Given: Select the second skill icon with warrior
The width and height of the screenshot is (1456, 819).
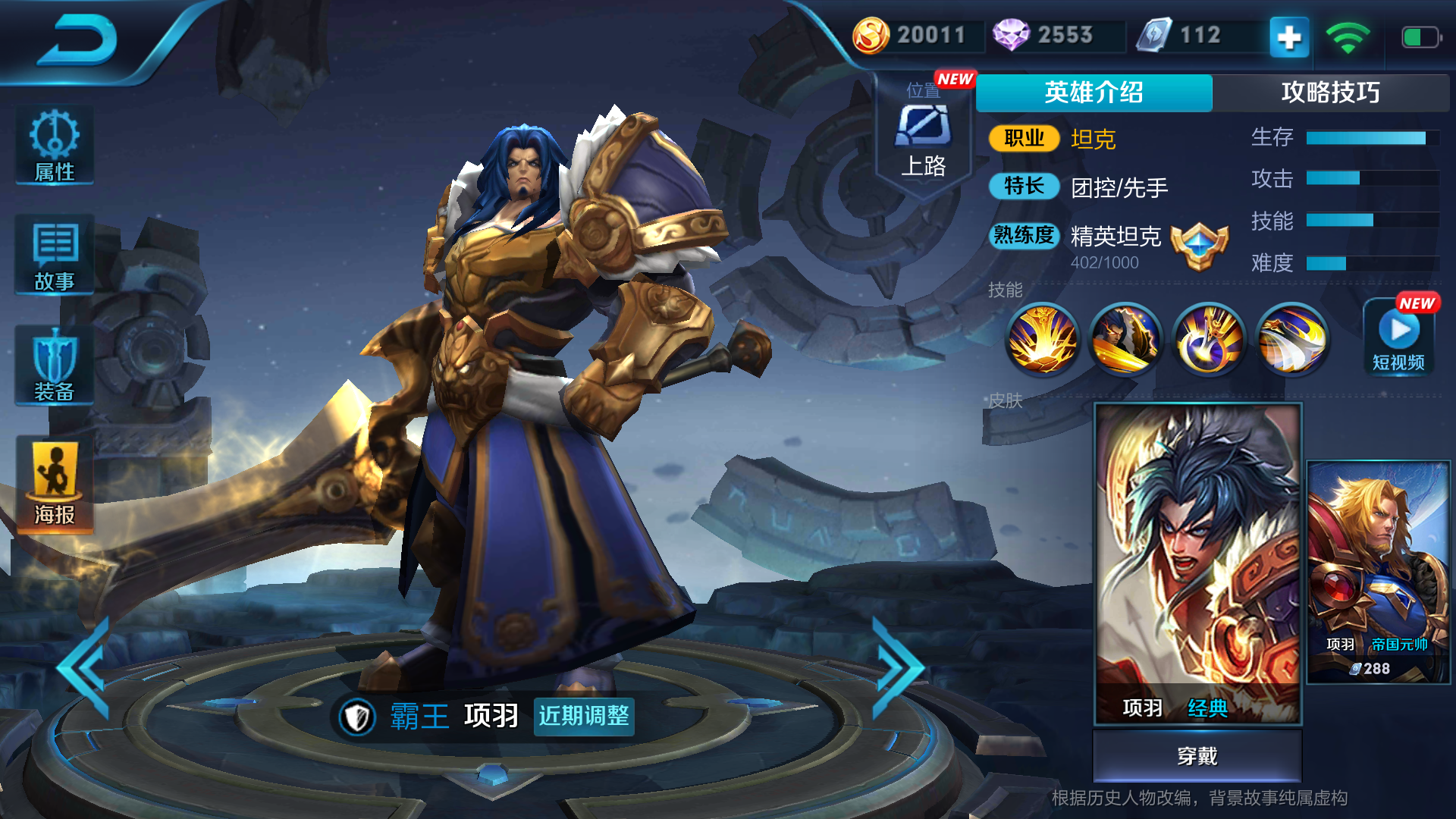Looking at the screenshot, I should coord(1125,340).
